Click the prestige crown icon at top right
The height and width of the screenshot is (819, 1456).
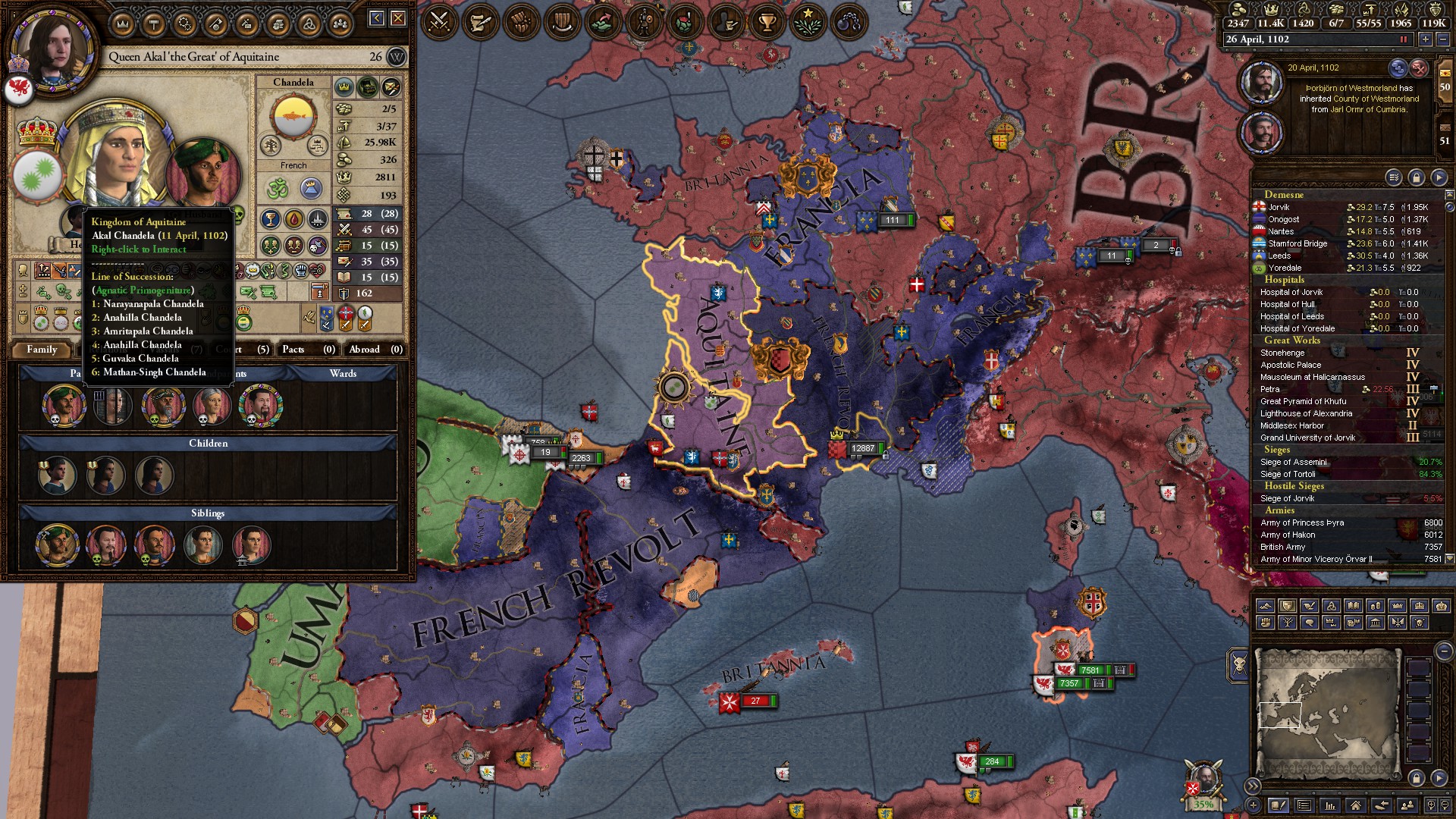click(1272, 11)
